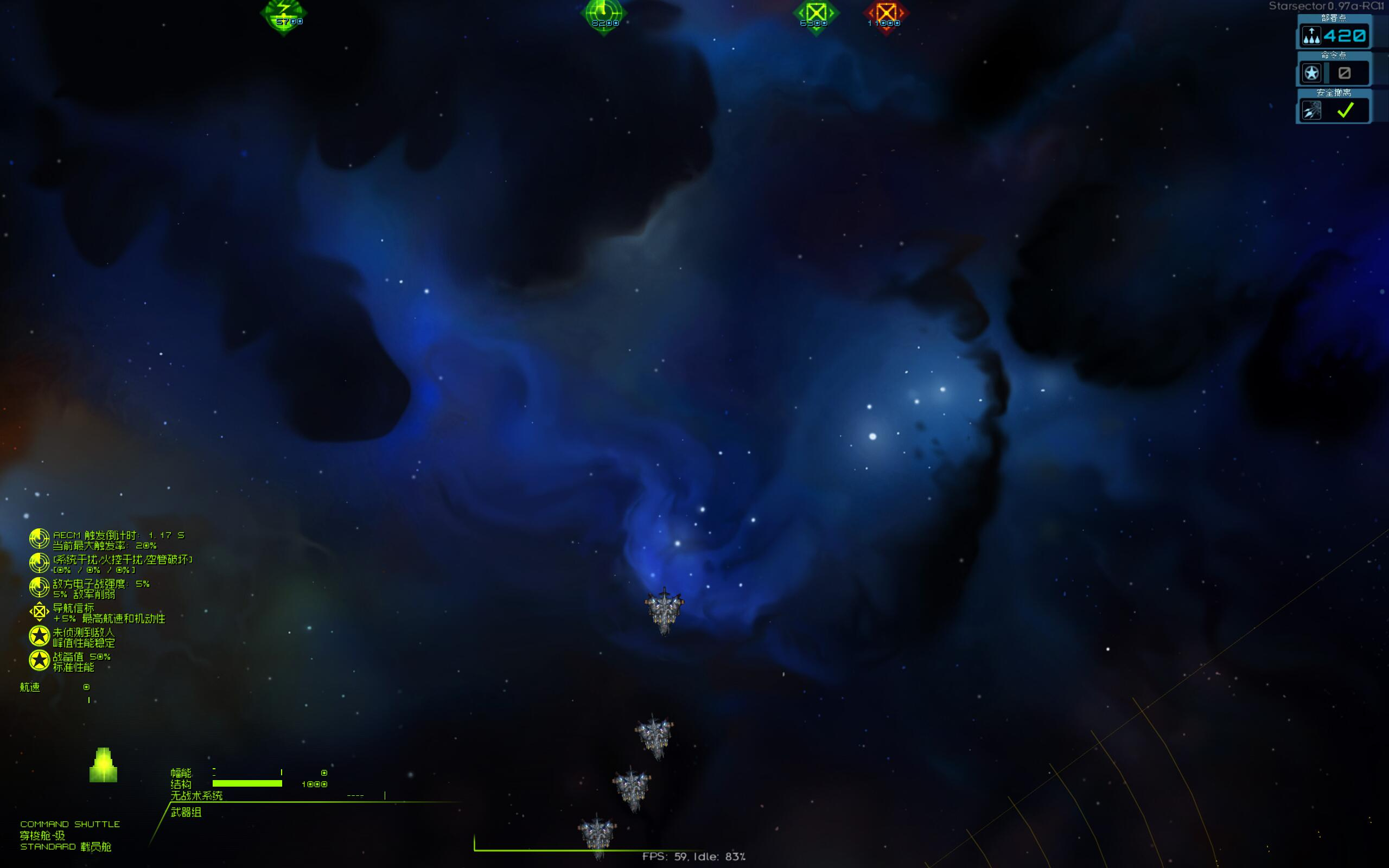The image size is (1389, 868).
Task: Click the command points star icon
Action: pos(1311,73)
